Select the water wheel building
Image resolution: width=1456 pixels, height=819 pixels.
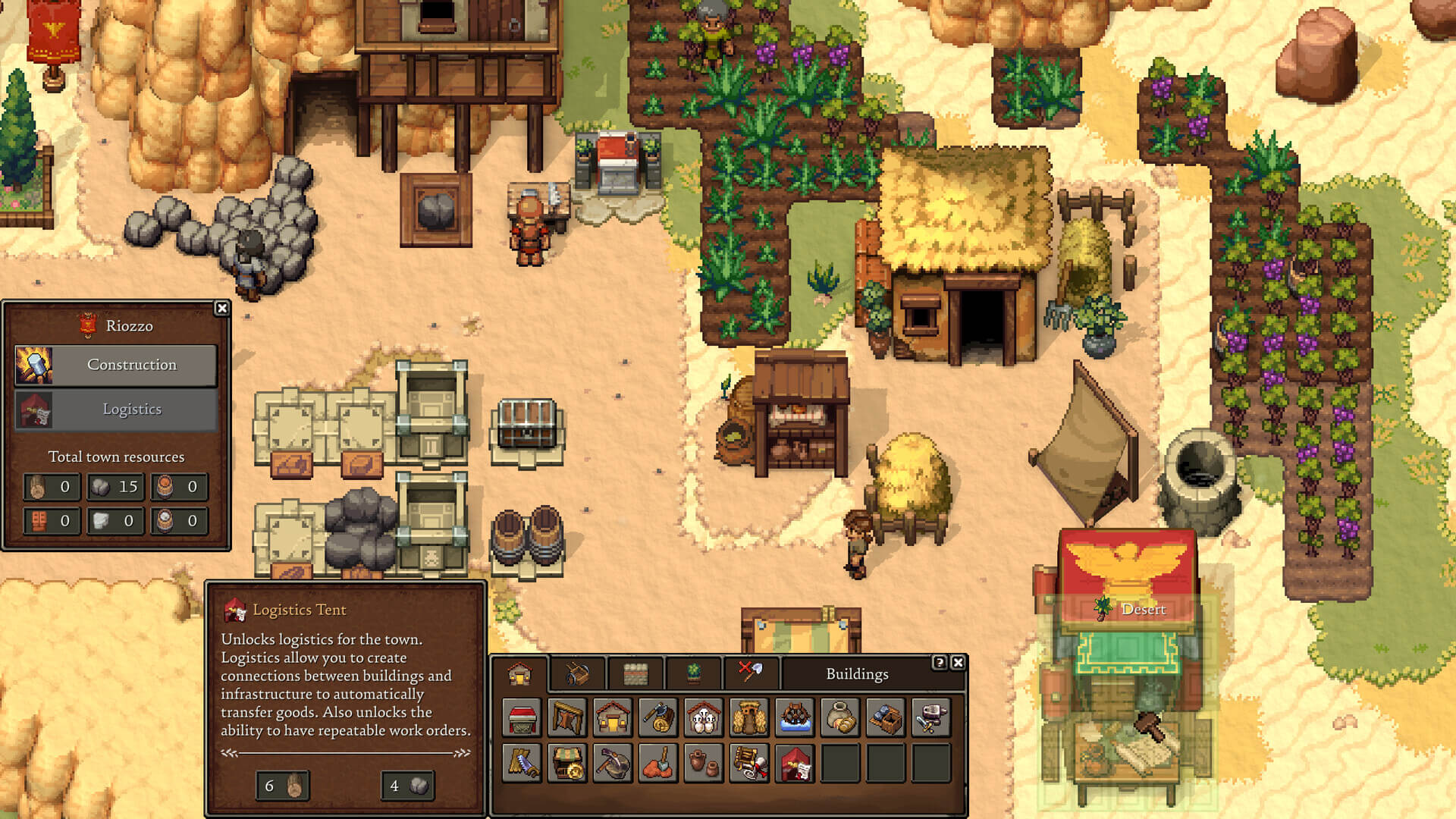click(795, 717)
